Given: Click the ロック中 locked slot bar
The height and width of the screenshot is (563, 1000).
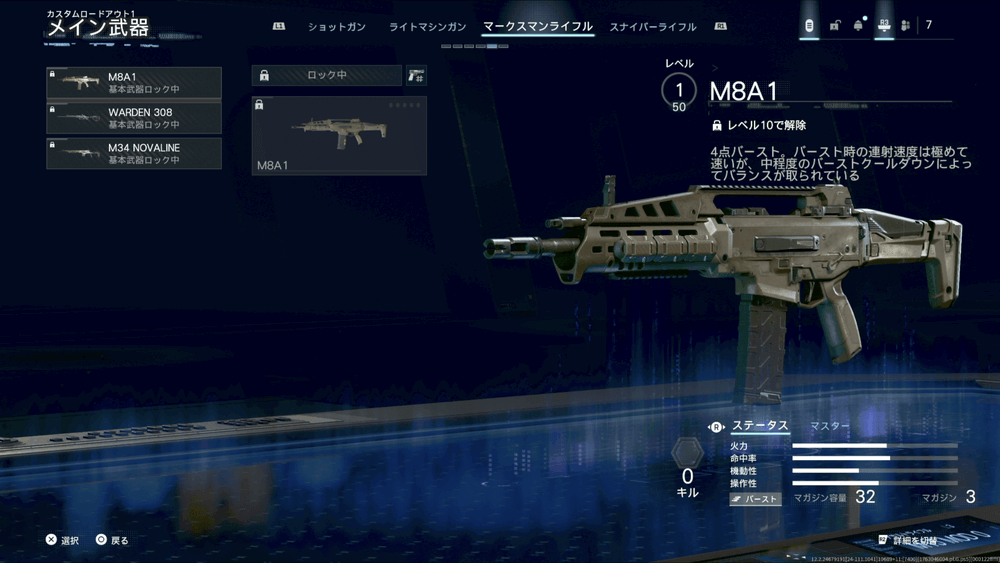Looking at the screenshot, I should pos(327,75).
